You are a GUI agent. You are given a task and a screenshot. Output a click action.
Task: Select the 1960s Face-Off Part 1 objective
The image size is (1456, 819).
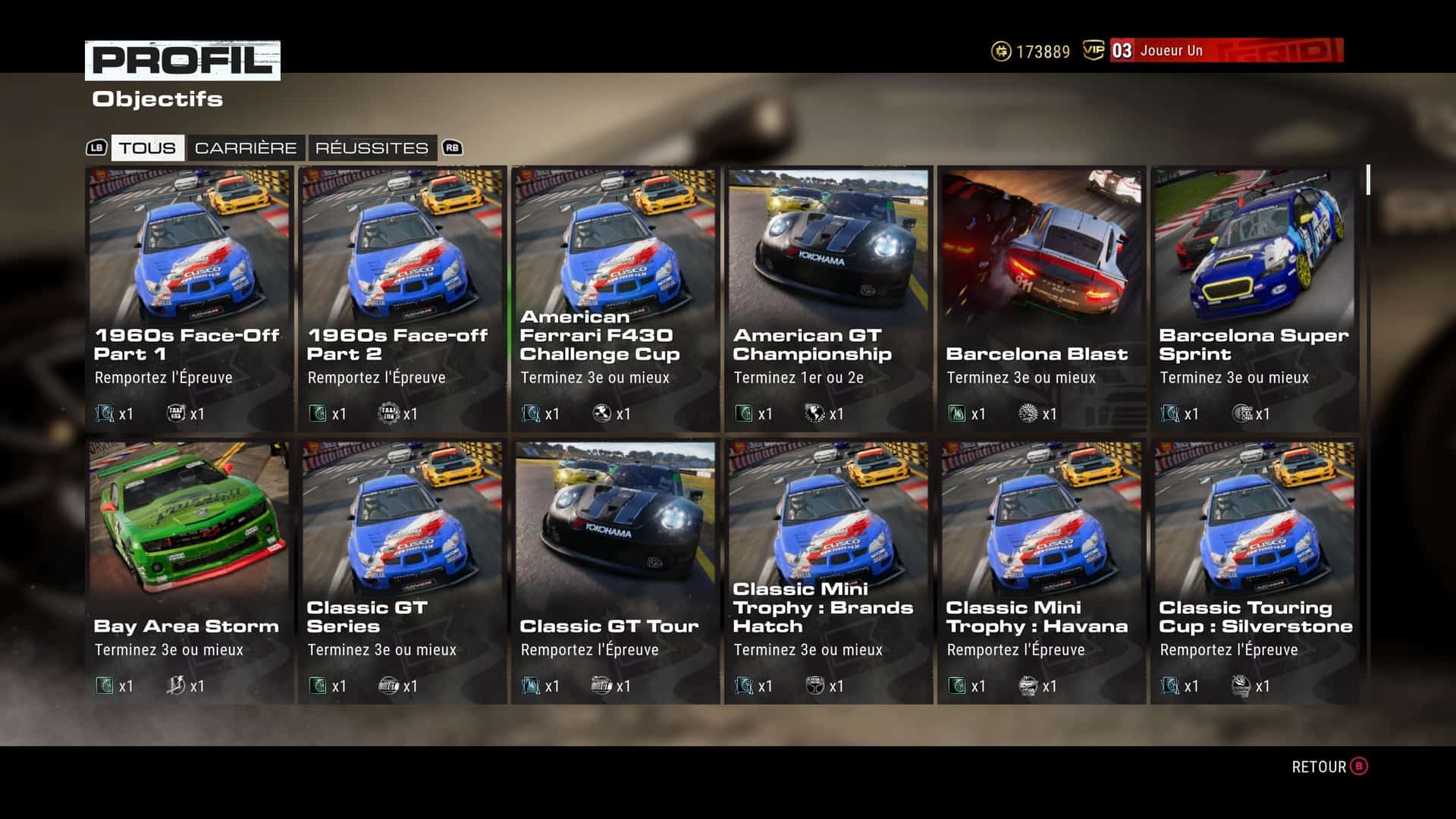click(x=189, y=299)
